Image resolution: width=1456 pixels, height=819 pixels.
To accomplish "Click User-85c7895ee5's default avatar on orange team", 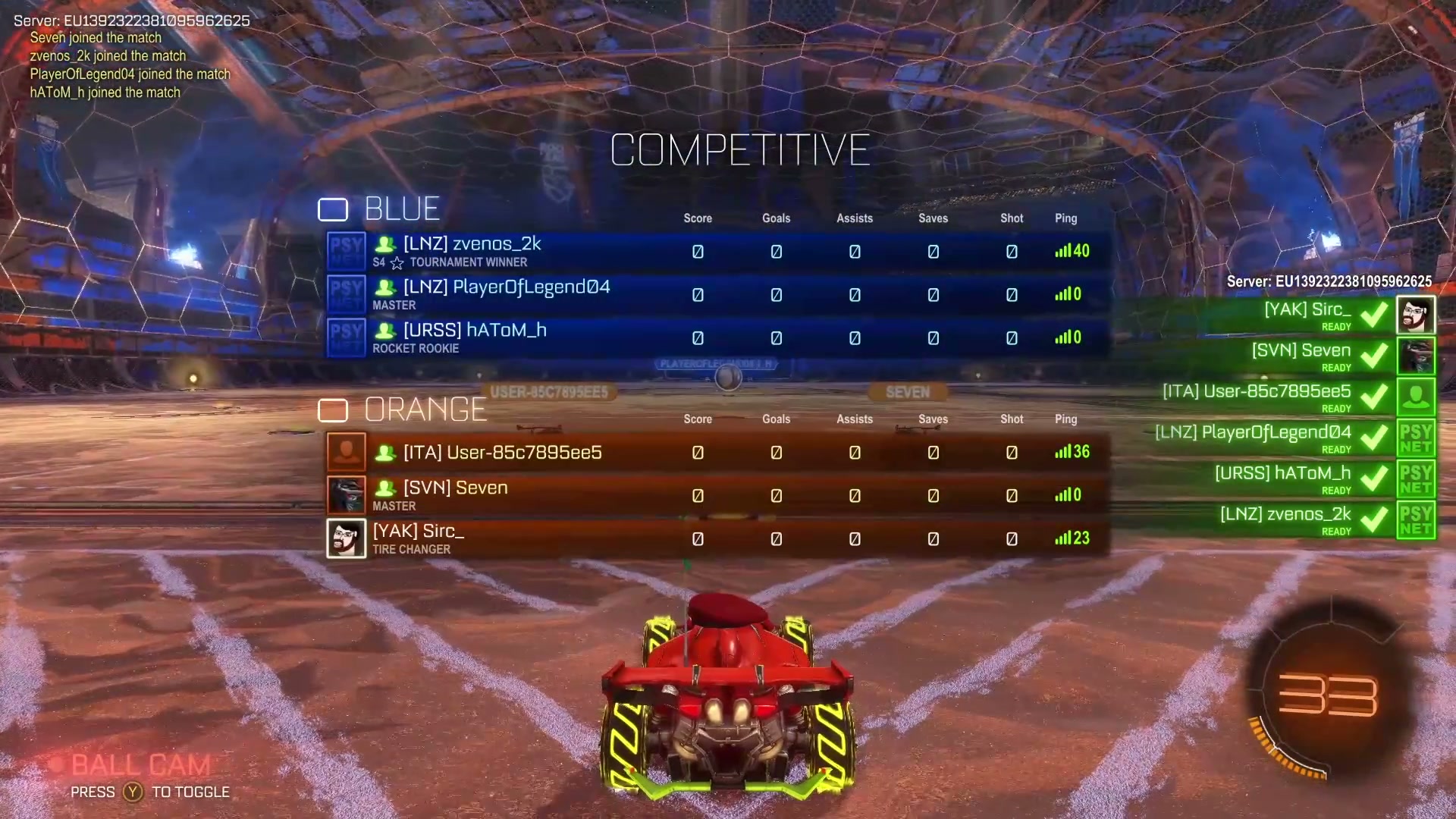I will pos(346,451).
